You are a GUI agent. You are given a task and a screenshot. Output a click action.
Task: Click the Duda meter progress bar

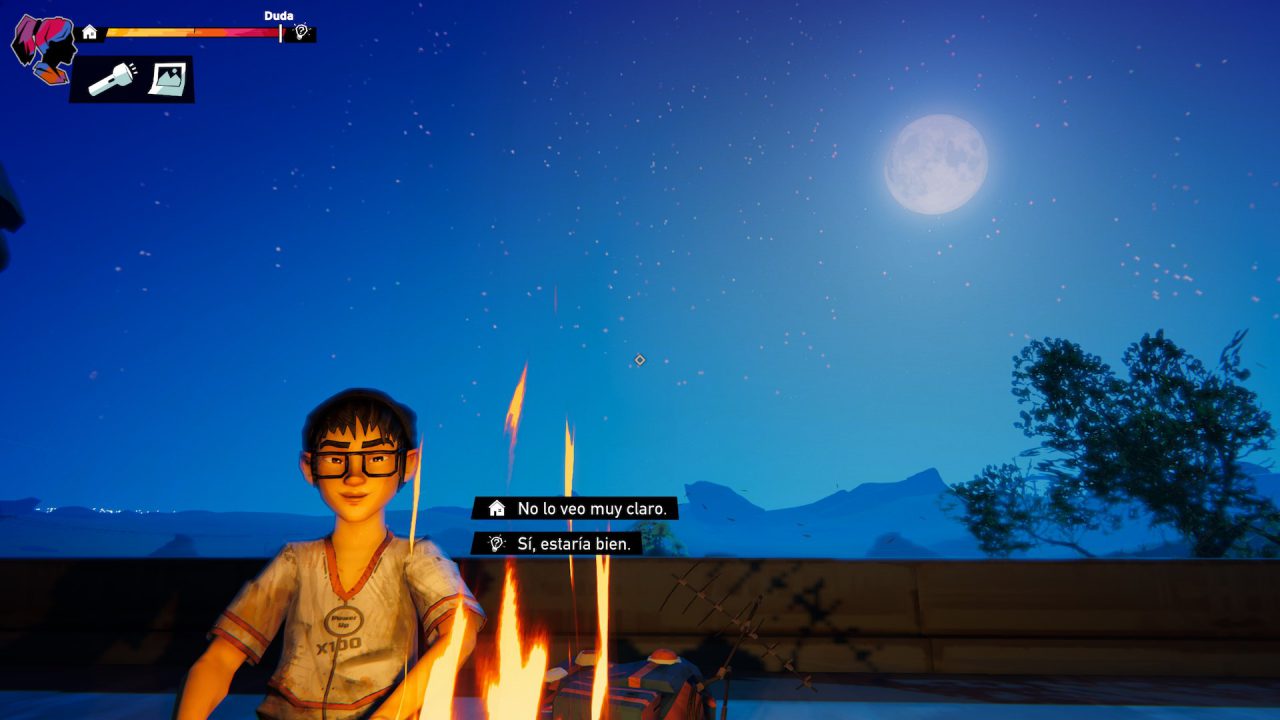(190, 31)
